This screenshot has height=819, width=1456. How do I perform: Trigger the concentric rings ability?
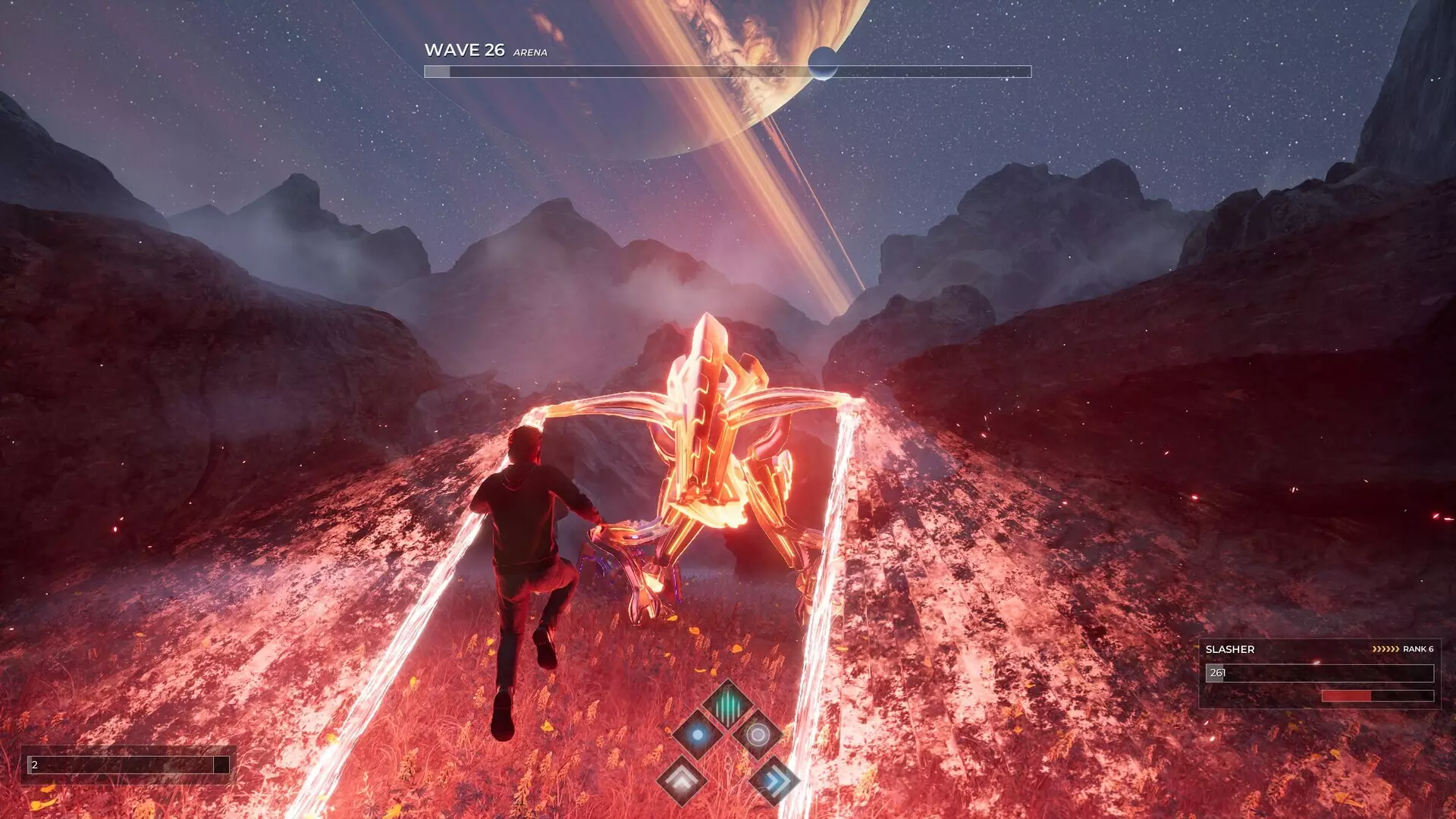(x=758, y=734)
